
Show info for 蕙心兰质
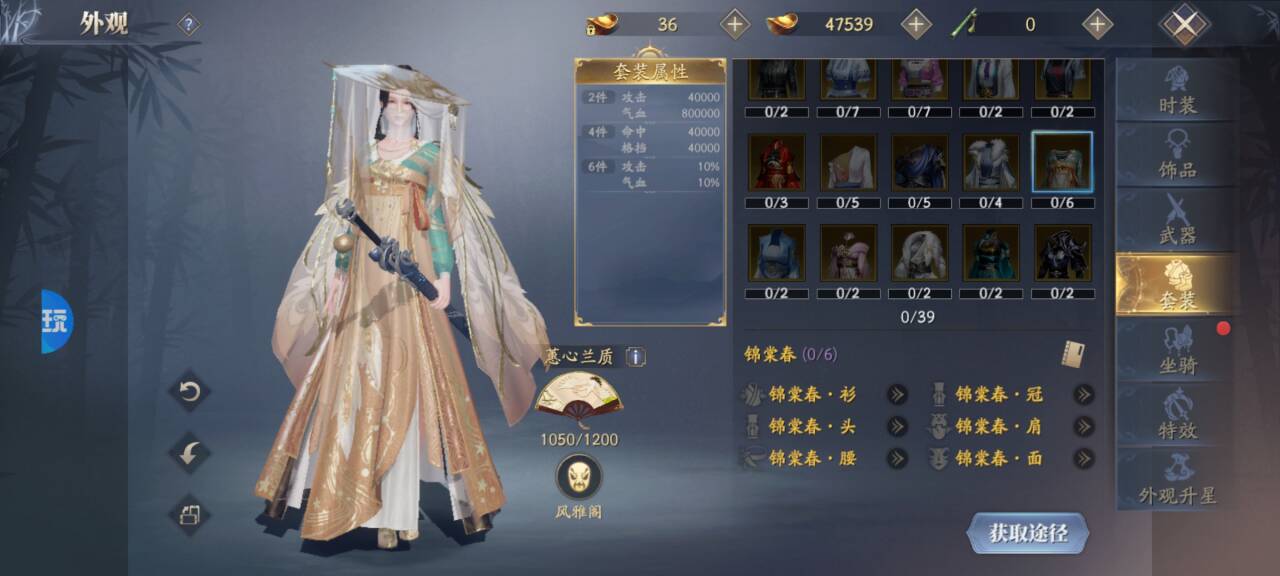[636, 357]
